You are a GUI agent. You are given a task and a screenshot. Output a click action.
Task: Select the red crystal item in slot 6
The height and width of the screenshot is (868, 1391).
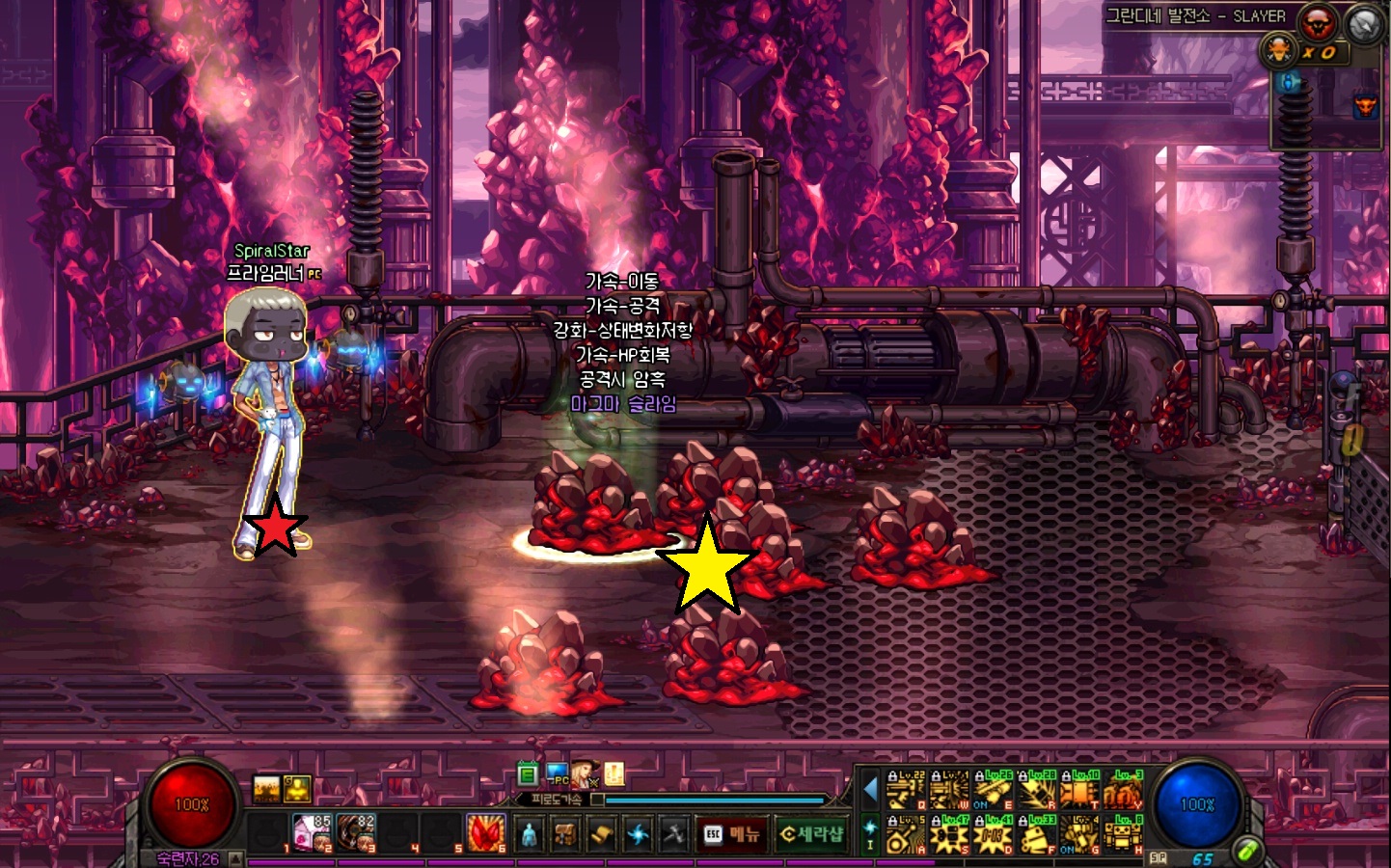click(485, 833)
